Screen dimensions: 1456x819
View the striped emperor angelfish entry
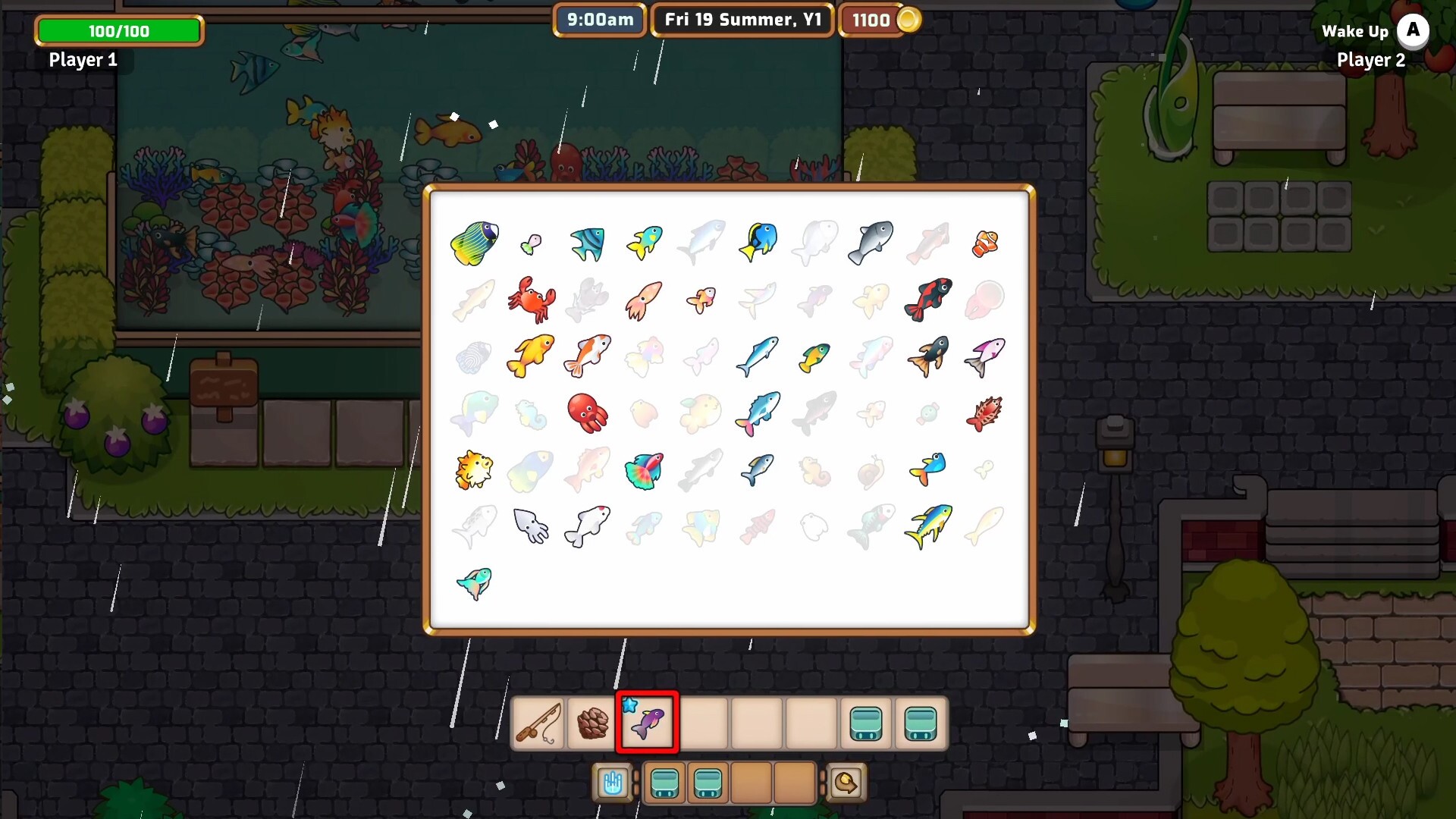(474, 243)
